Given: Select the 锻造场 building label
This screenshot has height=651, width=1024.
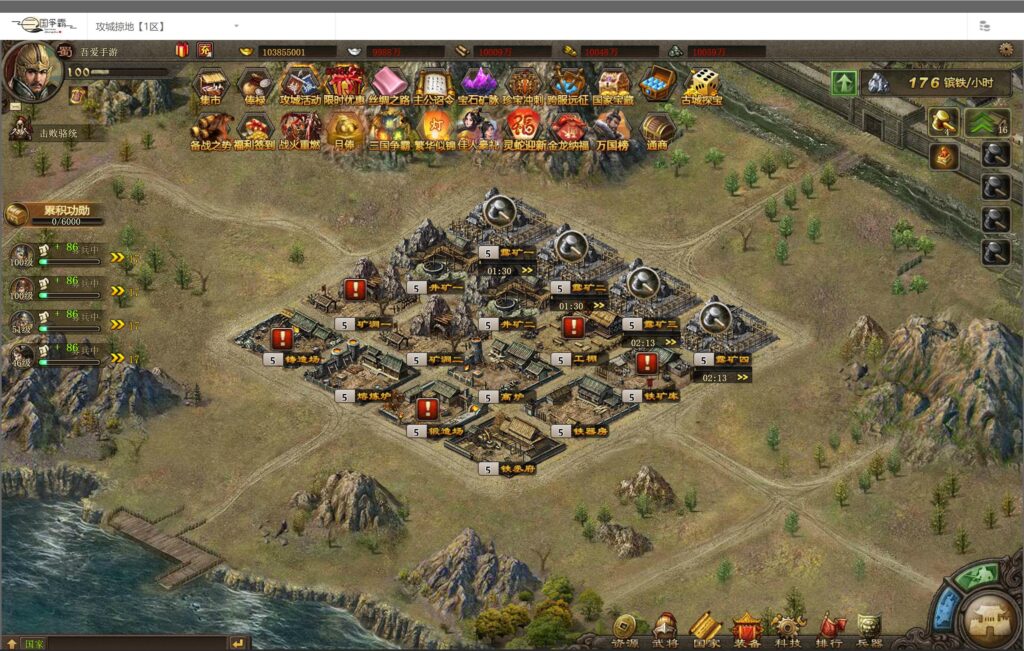Looking at the screenshot, I should (445, 431).
